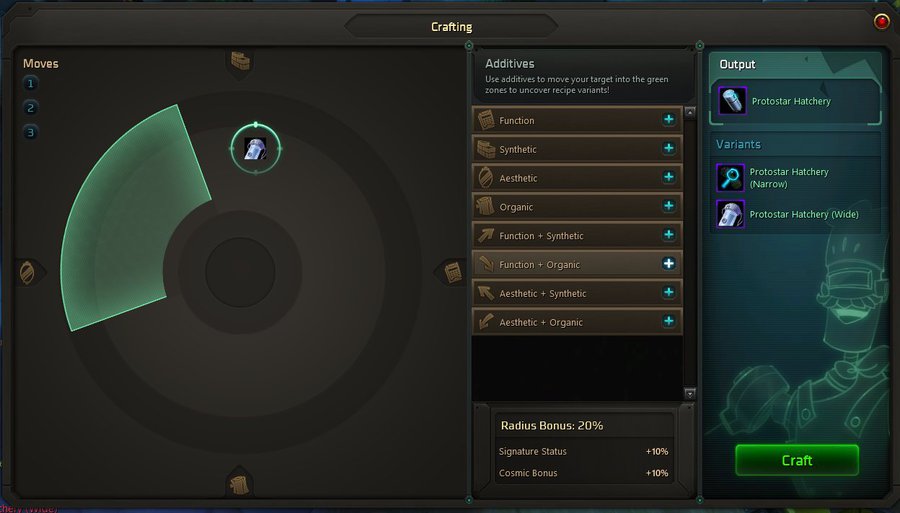Add the Aesthetic + Synthetic additive
Viewport: 900px width, 513px height.
pos(668,293)
